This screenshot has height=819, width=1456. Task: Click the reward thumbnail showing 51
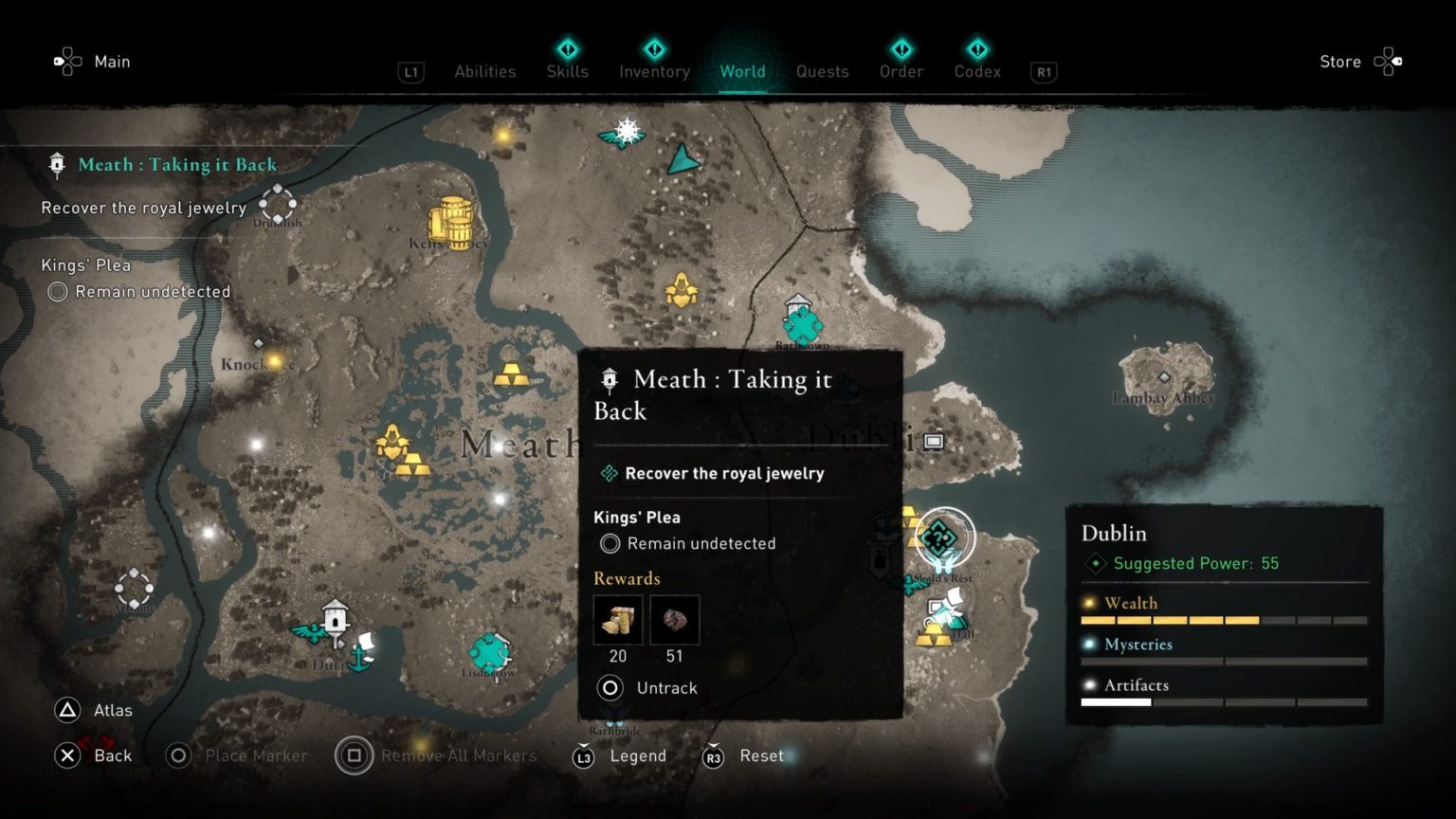[x=674, y=619]
